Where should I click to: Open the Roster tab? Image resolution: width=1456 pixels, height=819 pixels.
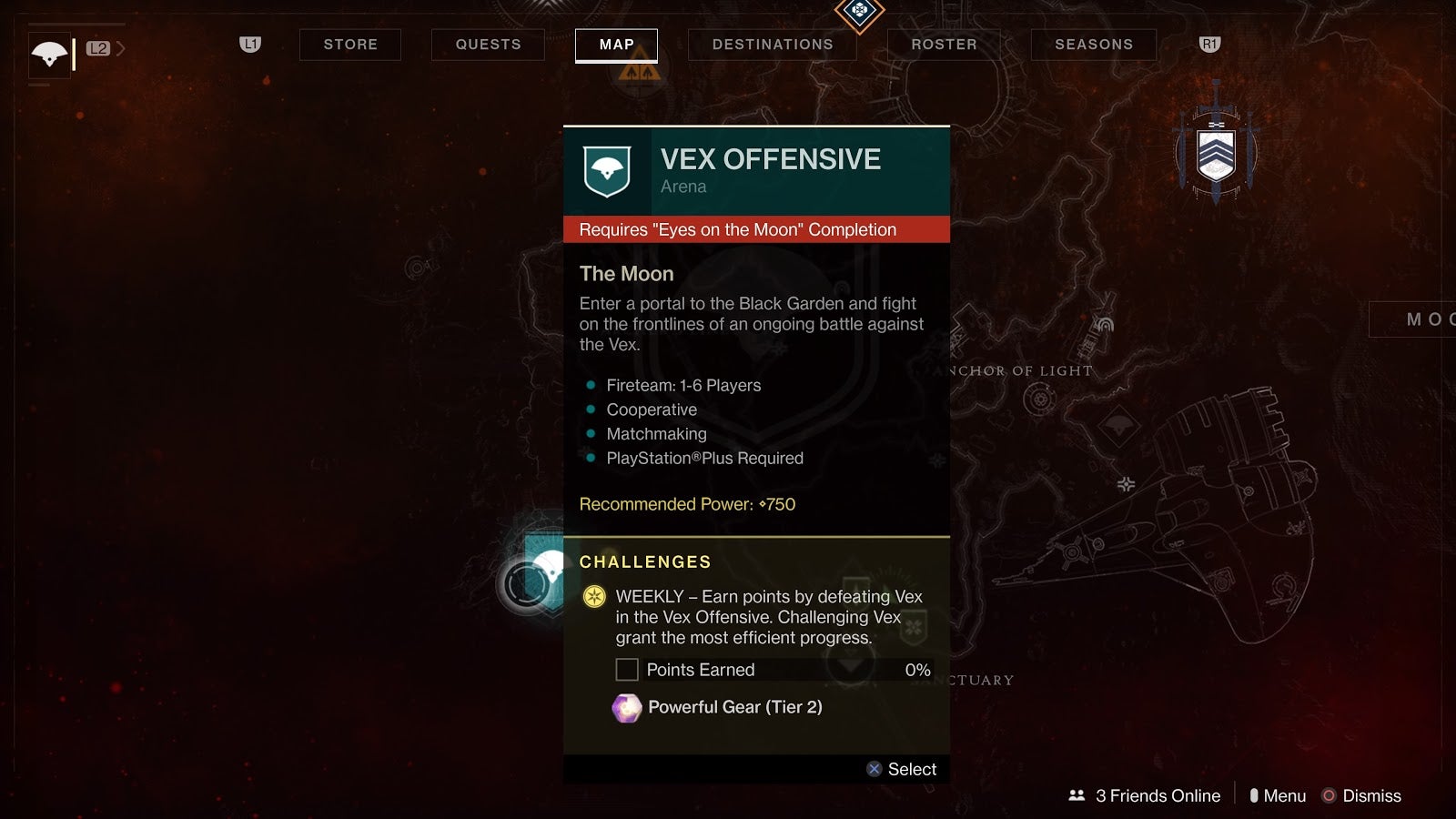[944, 45]
